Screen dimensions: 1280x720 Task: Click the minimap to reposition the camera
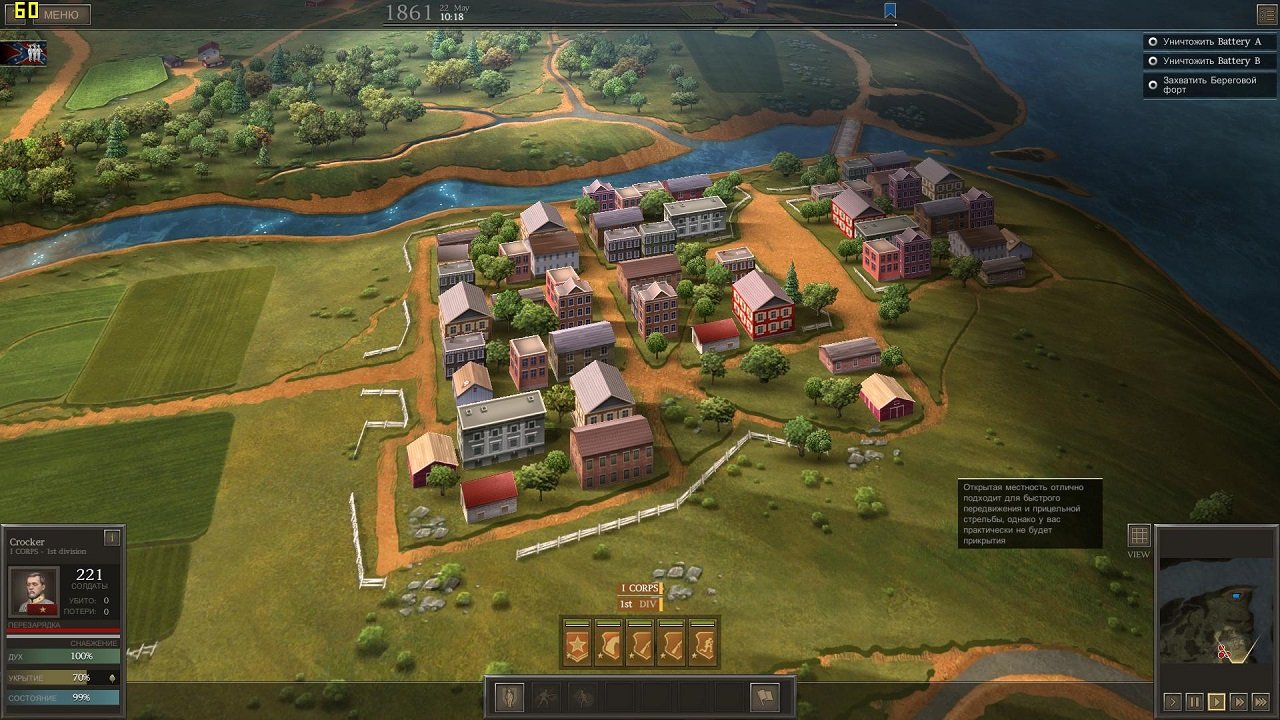click(x=1216, y=610)
